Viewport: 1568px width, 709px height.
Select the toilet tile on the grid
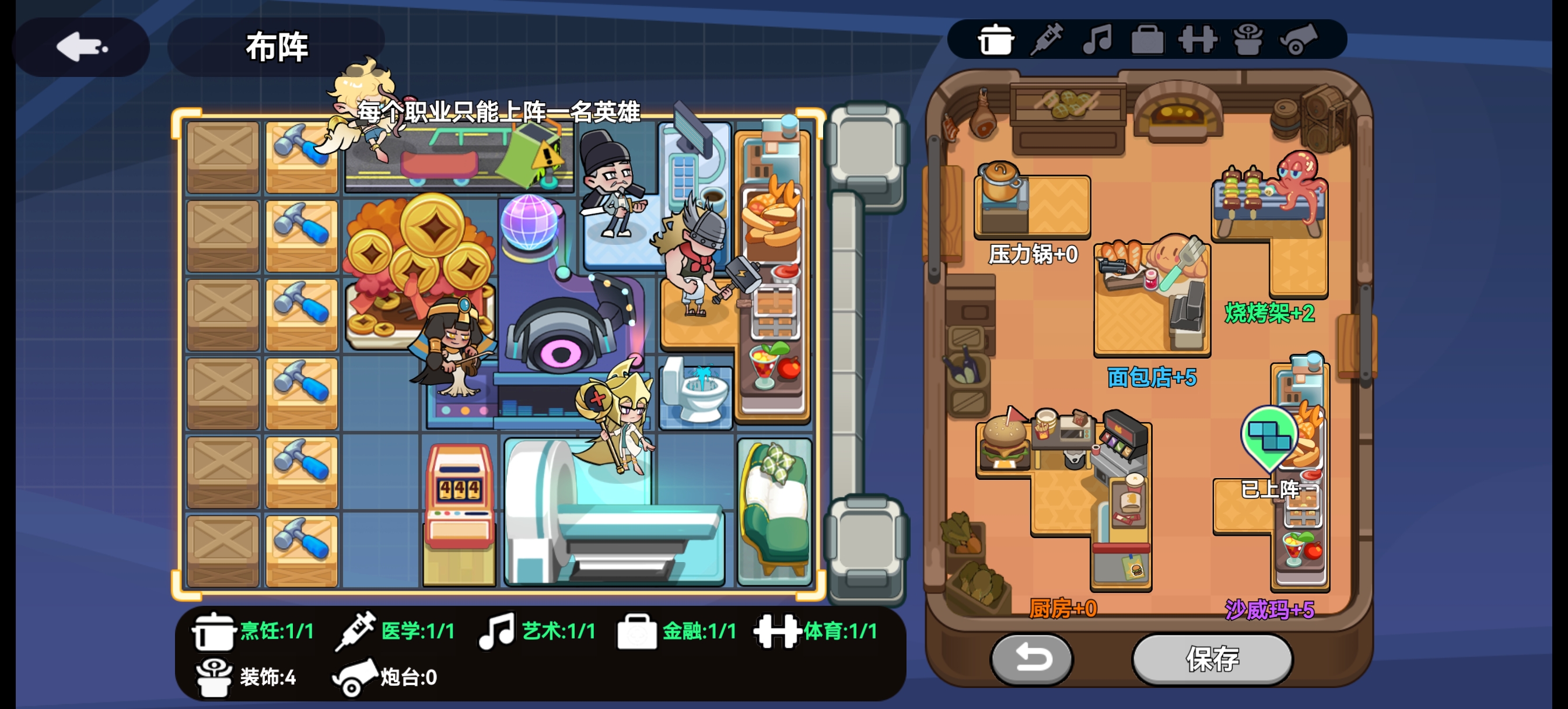pyautogui.click(x=696, y=392)
